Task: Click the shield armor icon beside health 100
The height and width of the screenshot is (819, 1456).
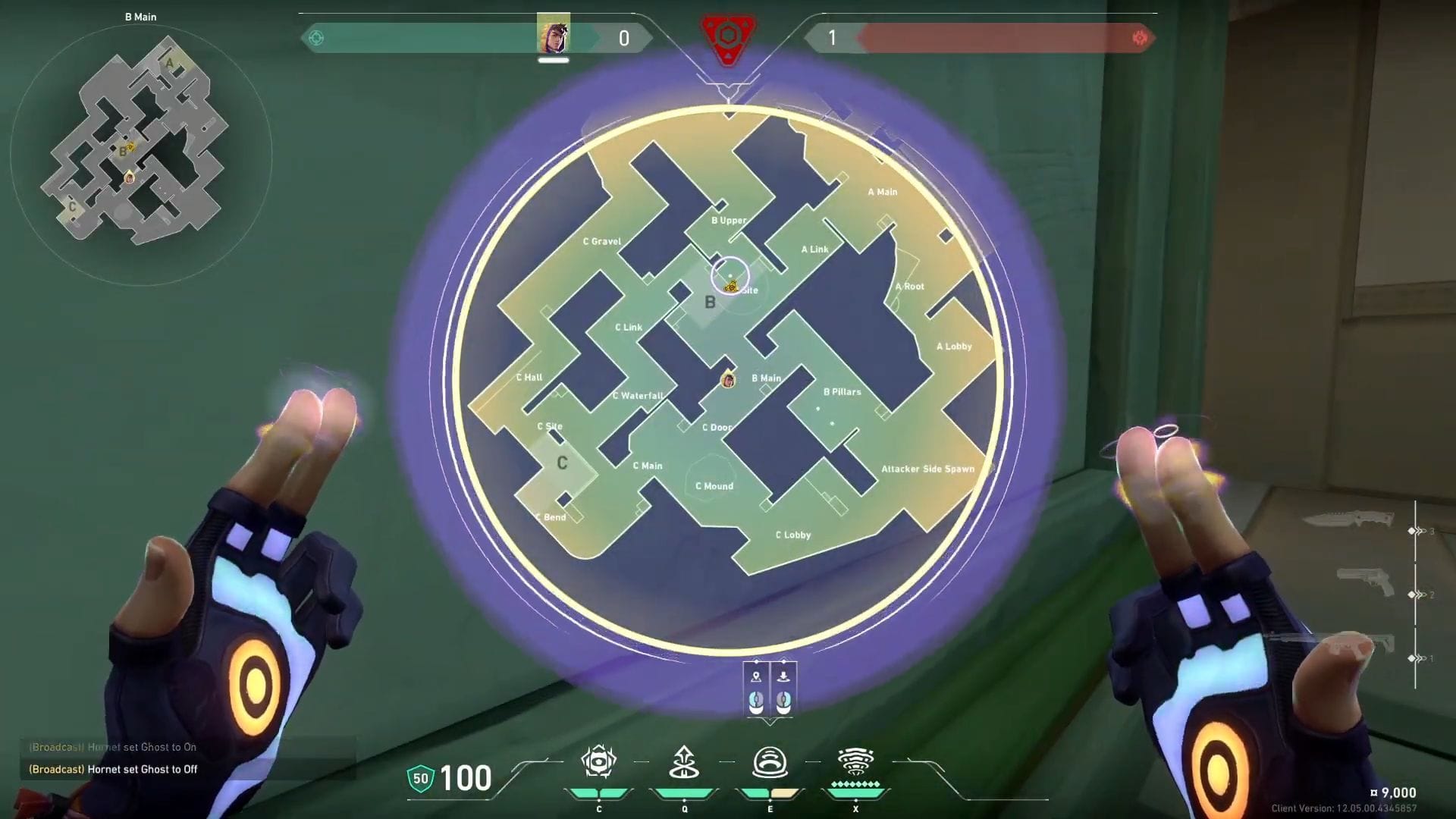Action: pos(420,777)
